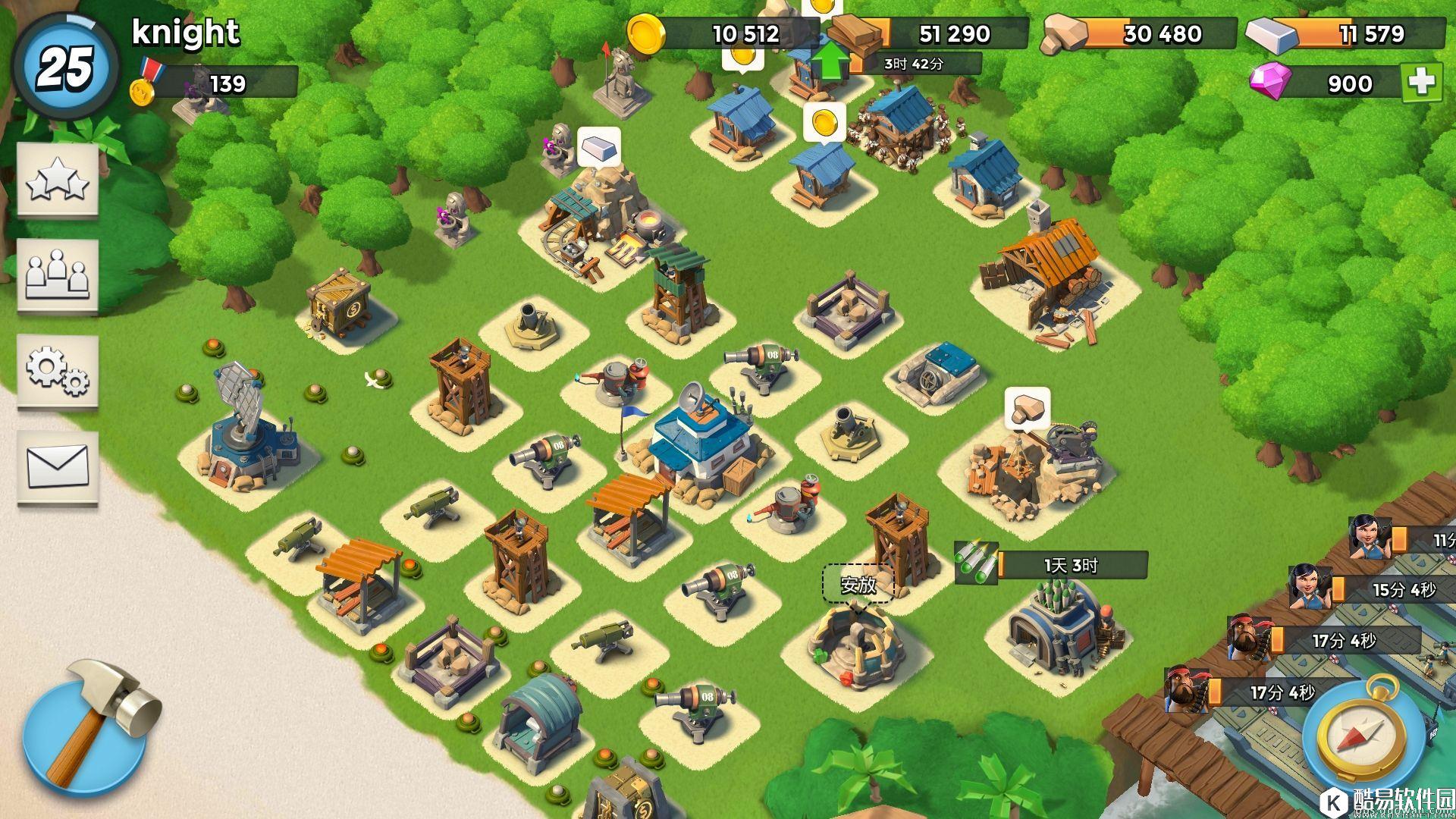Collect the gold coin bubble above the house
Image resolution: width=1456 pixels, height=819 pixels.
[824, 123]
